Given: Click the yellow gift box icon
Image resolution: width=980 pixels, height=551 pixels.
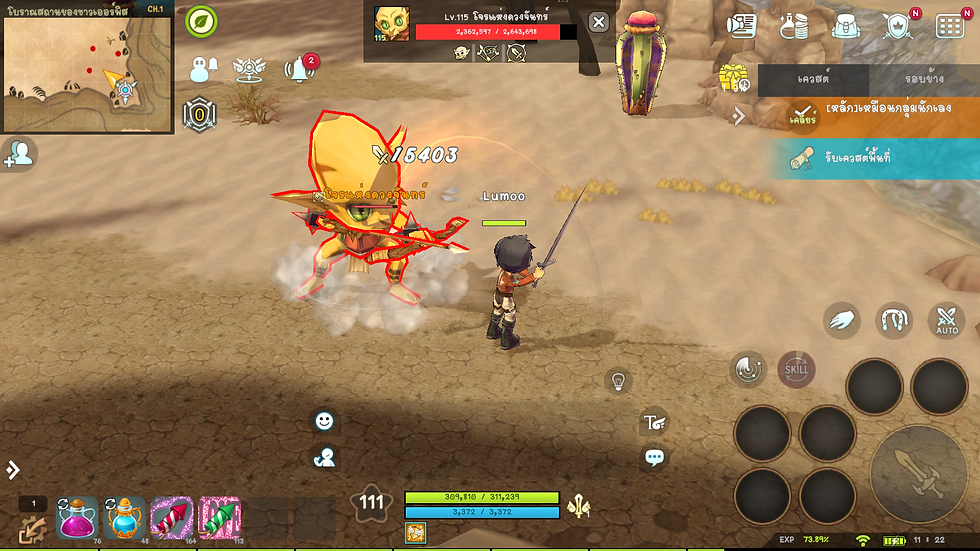Looking at the screenshot, I should pyautogui.click(x=733, y=77).
